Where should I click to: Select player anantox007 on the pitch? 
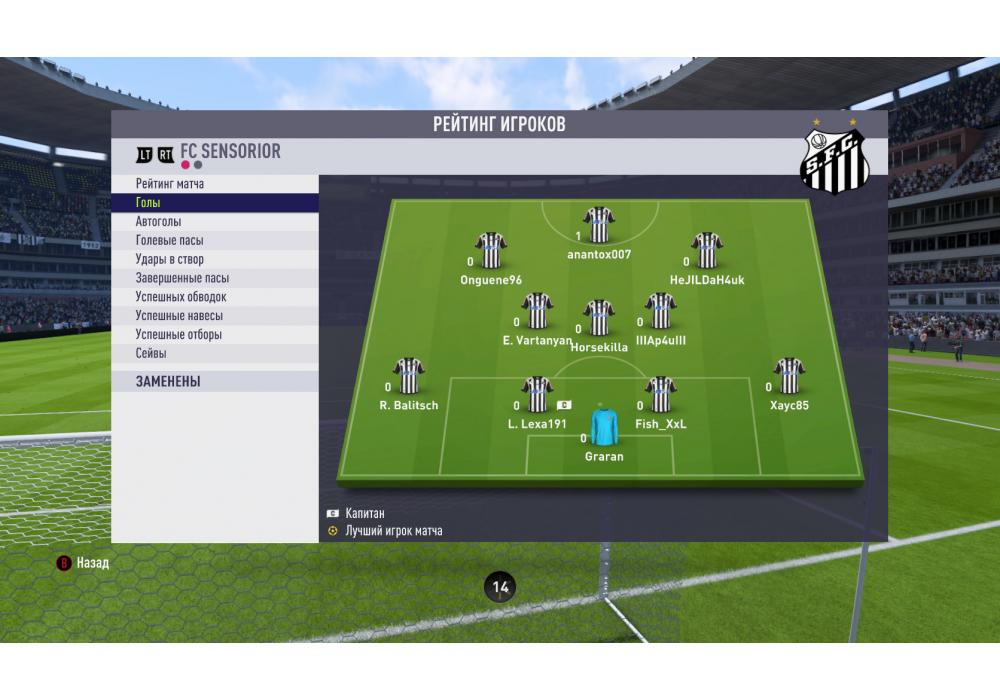(599, 225)
